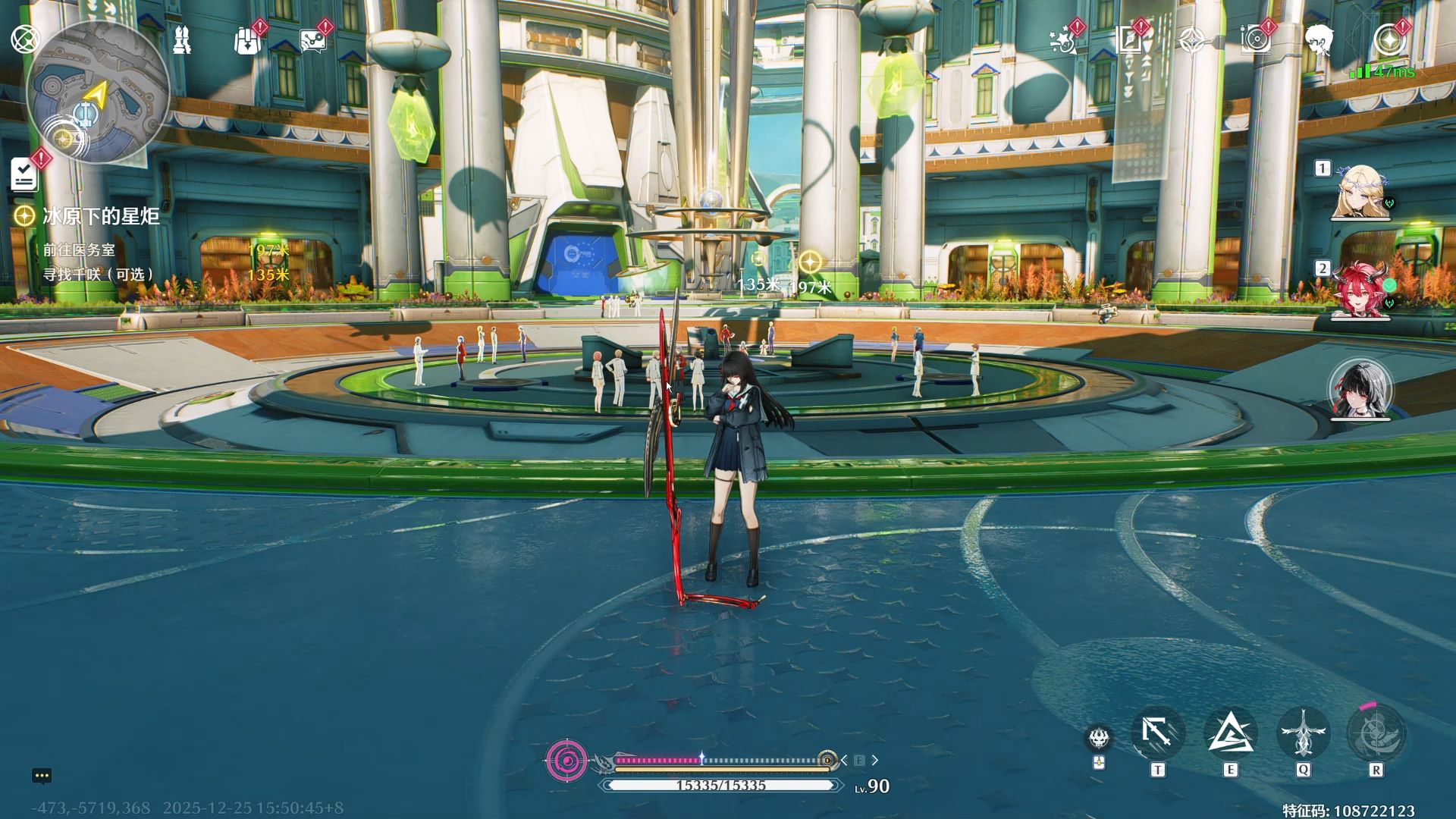Select the black-haired active character portrait
This screenshot has width=1456, height=819.
pos(1360,390)
